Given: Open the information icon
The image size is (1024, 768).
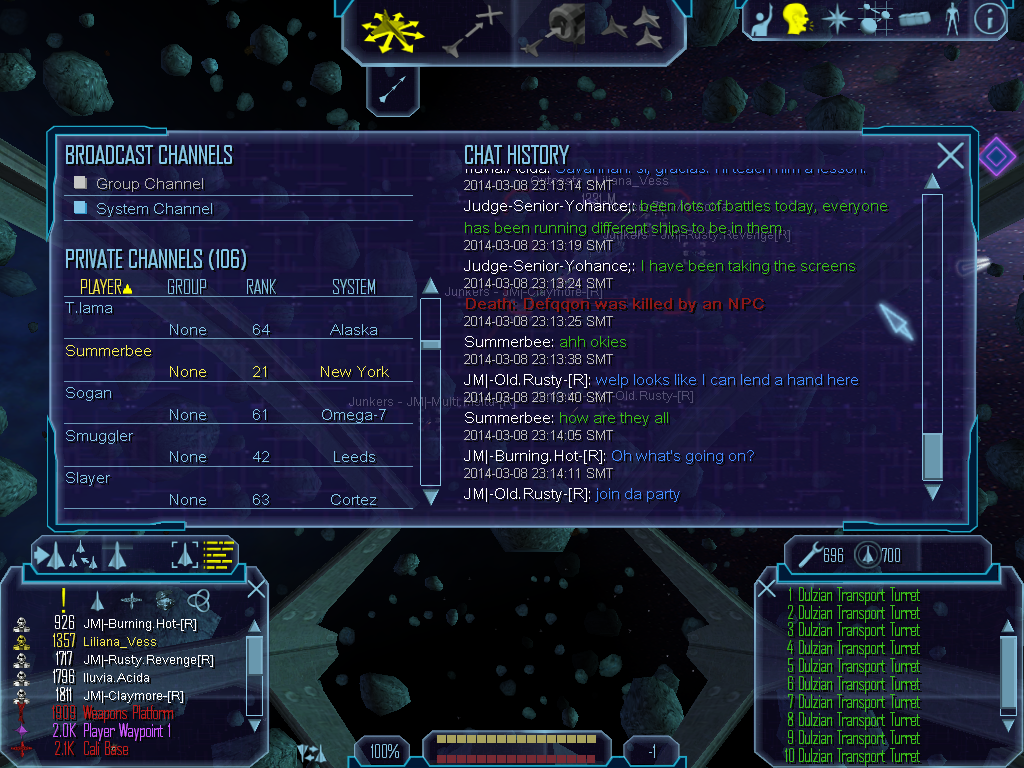Looking at the screenshot, I should pyautogui.click(x=989, y=19).
